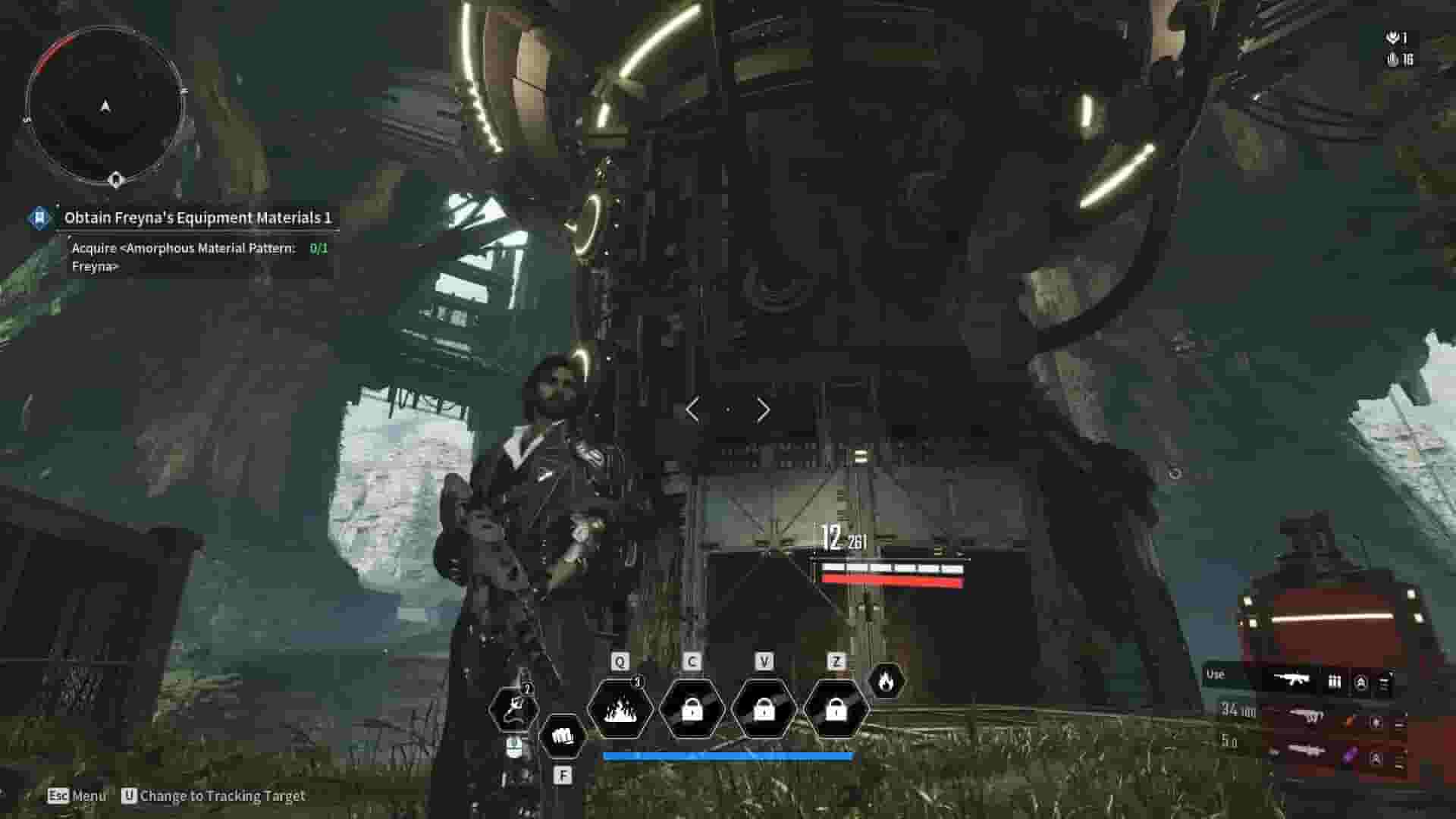Click the grappling hook gadget icon

coord(516,709)
